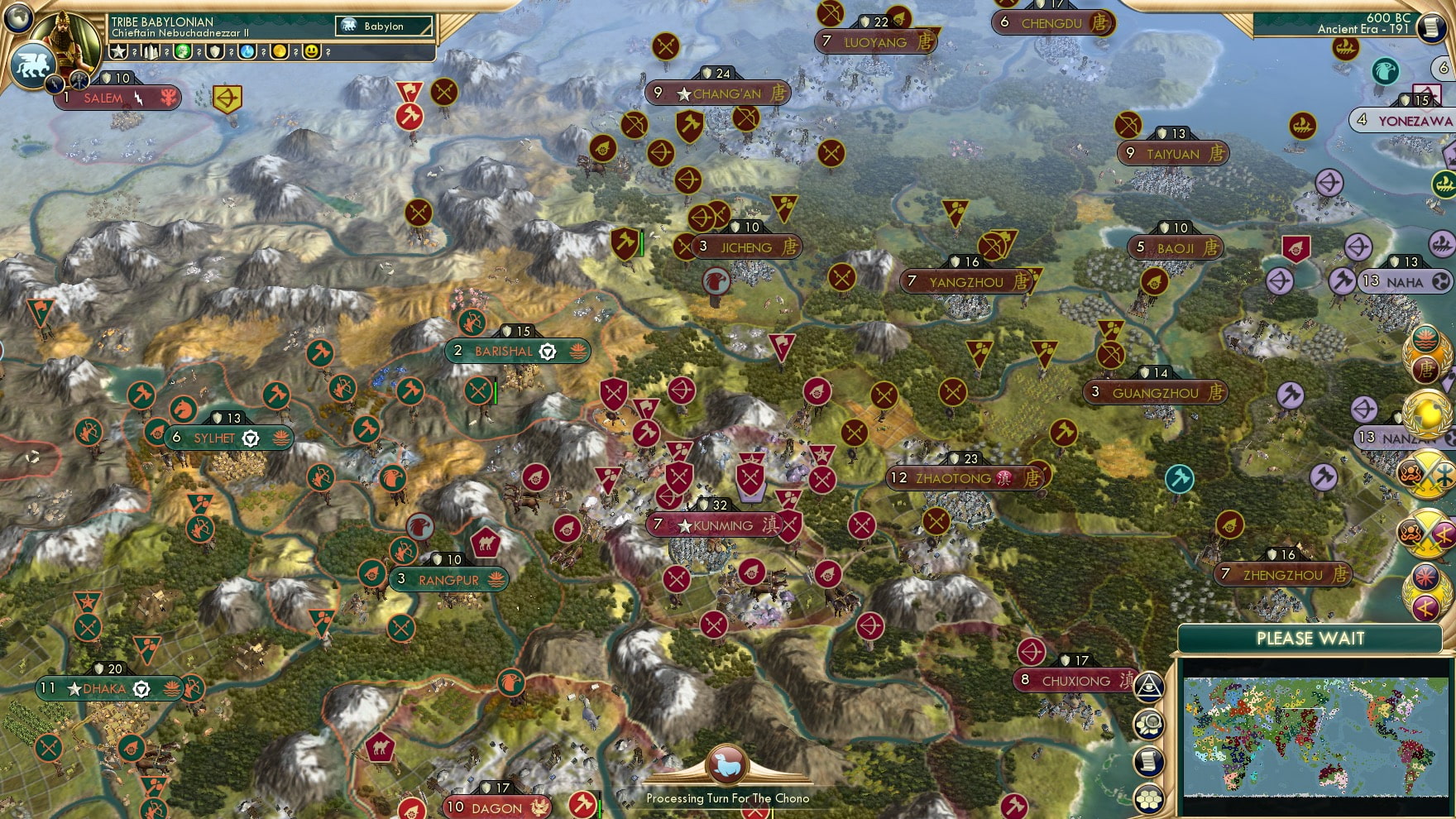Viewport: 1456px width, 819px height.
Task: Click the question mark beside the happiness stat
Action: click(x=328, y=53)
